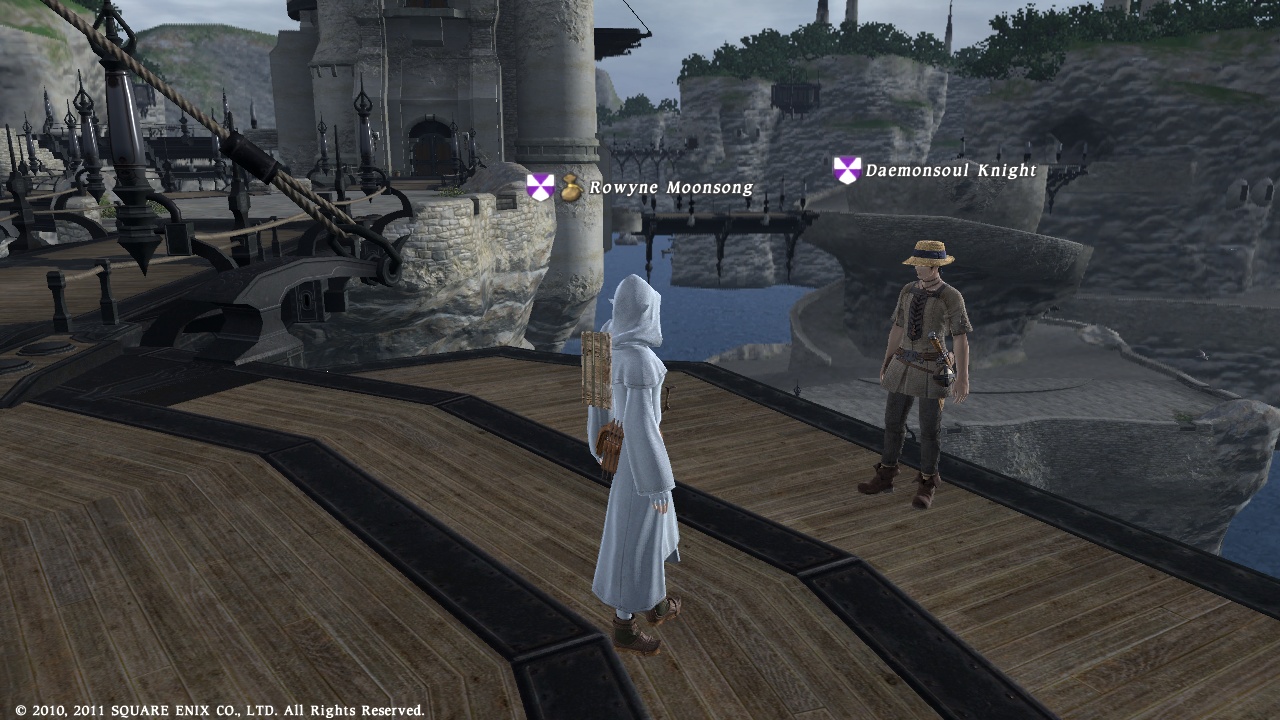The width and height of the screenshot is (1280, 720).
Task: Select the Rowyne Moonsong nameplate
Action: tap(670, 188)
